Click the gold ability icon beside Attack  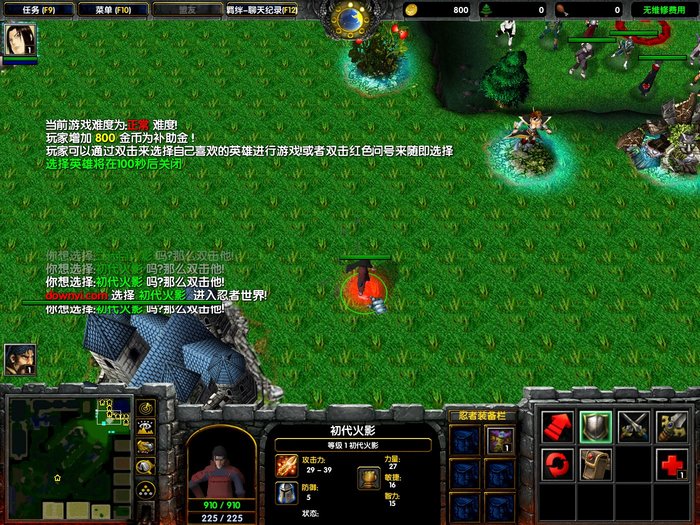pyautogui.click(x=672, y=426)
